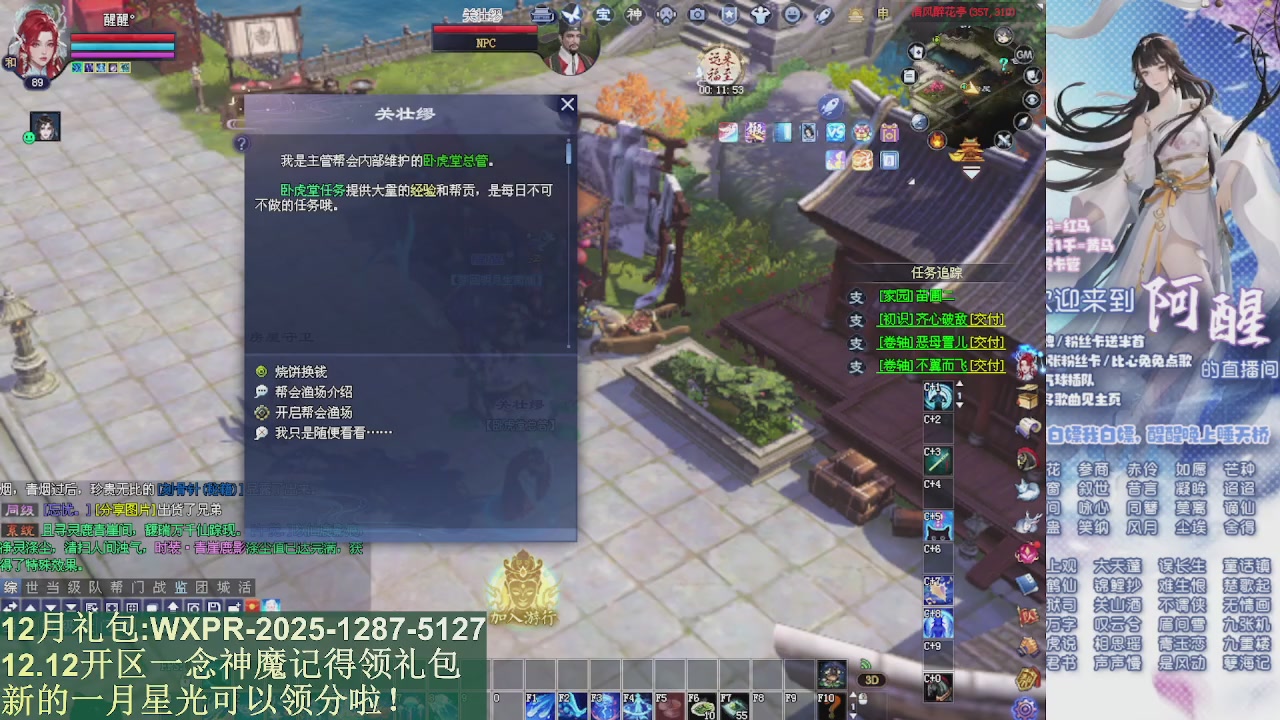
Task: Open the purple gift bag event icon
Action: [x=890, y=132]
